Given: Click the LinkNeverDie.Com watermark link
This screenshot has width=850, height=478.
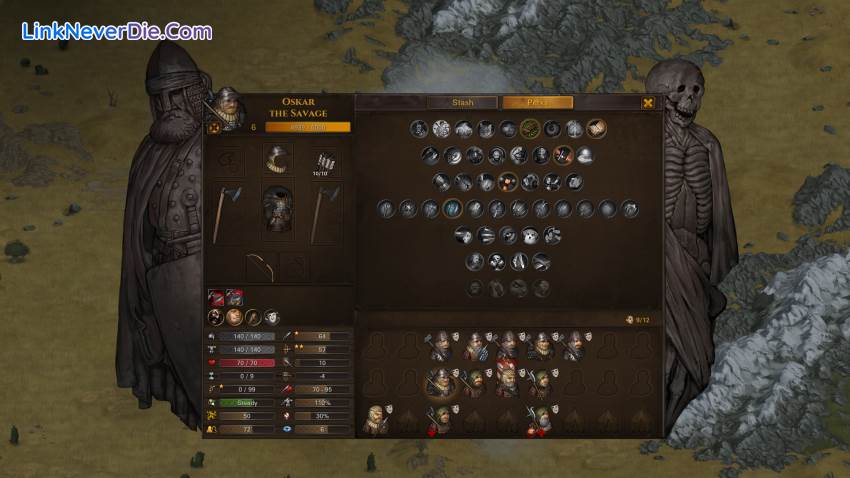Looking at the screenshot, I should click(116, 31).
